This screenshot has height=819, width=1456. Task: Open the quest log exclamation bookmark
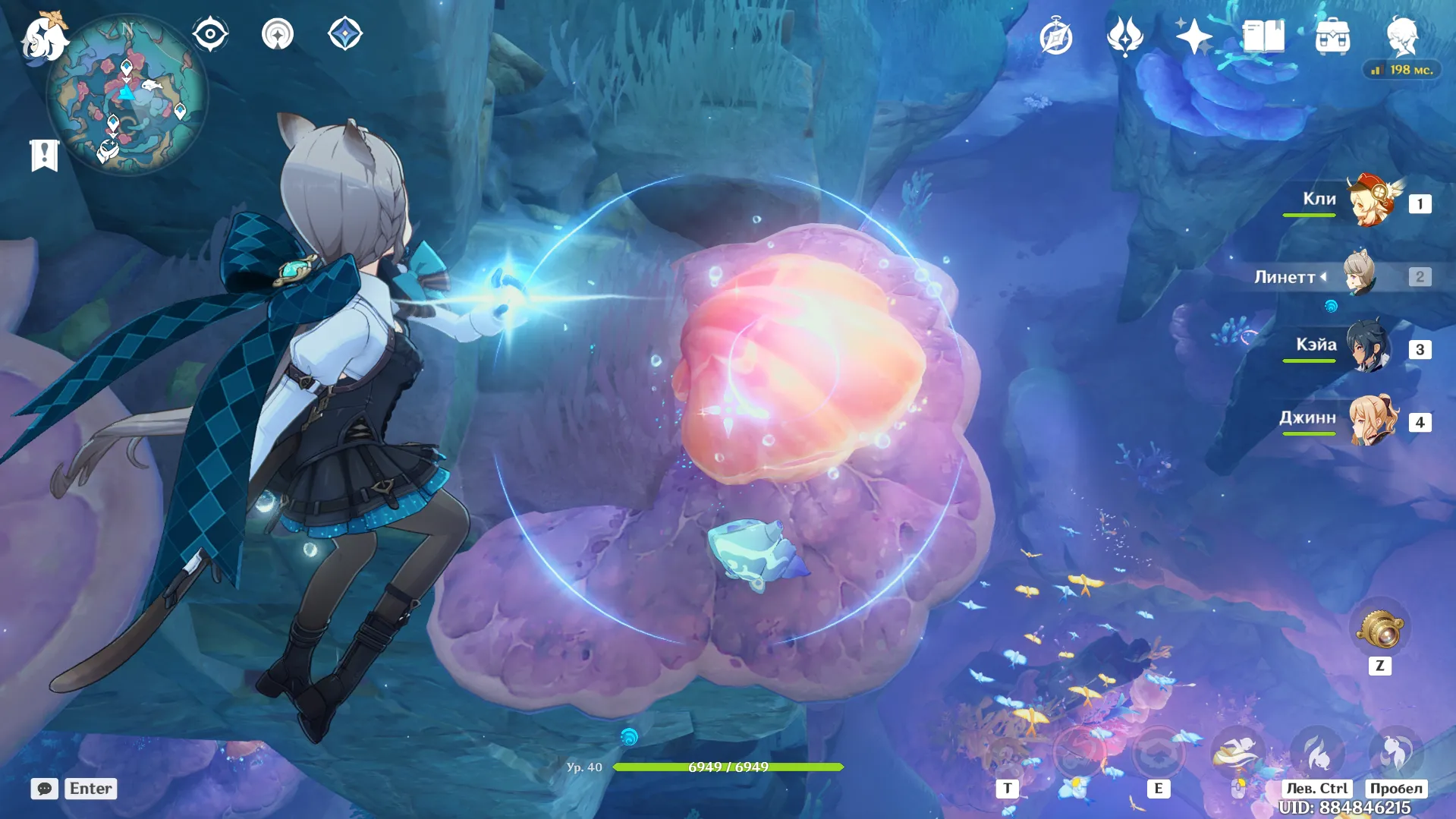(44, 155)
